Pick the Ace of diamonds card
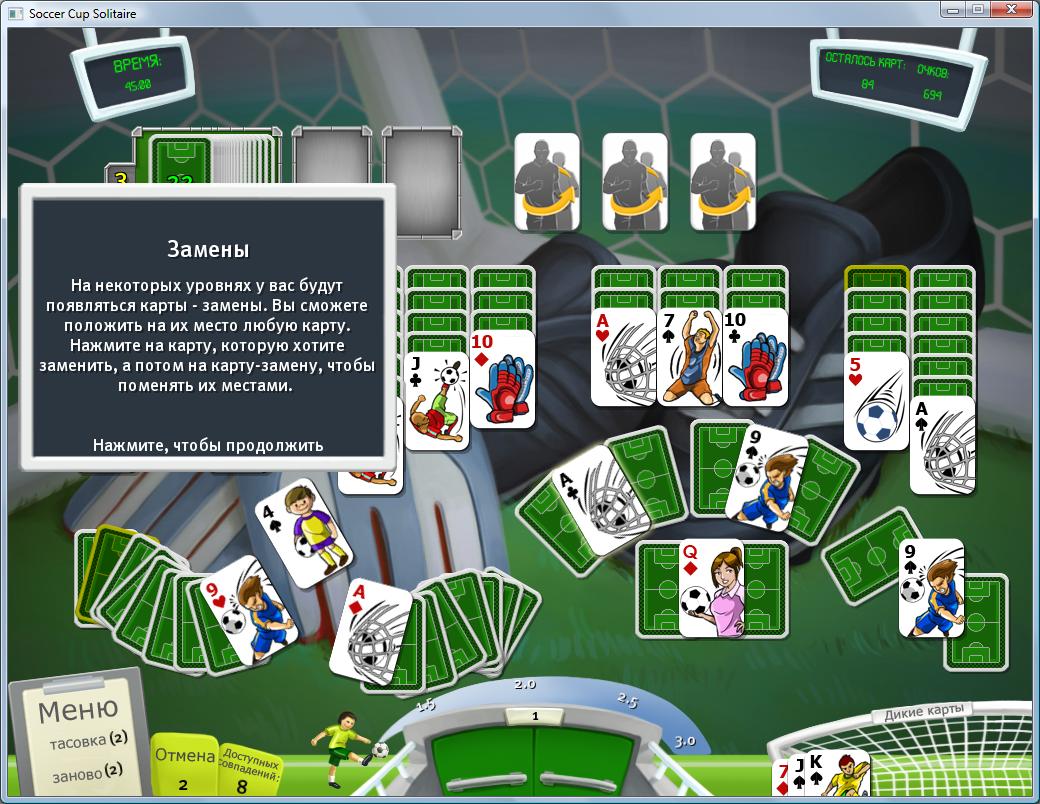Viewport: 1040px width, 804px height. (x=372, y=635)
